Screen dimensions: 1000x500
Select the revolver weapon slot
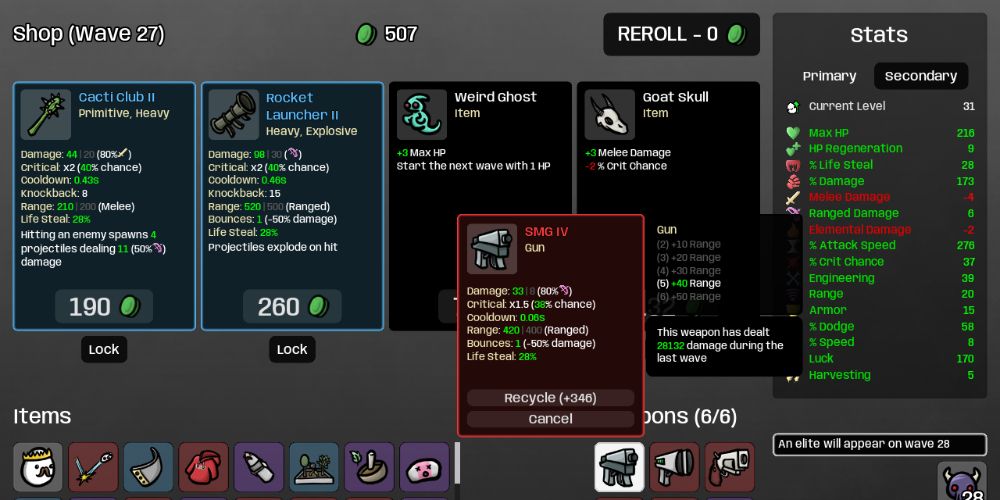point(730,467)
